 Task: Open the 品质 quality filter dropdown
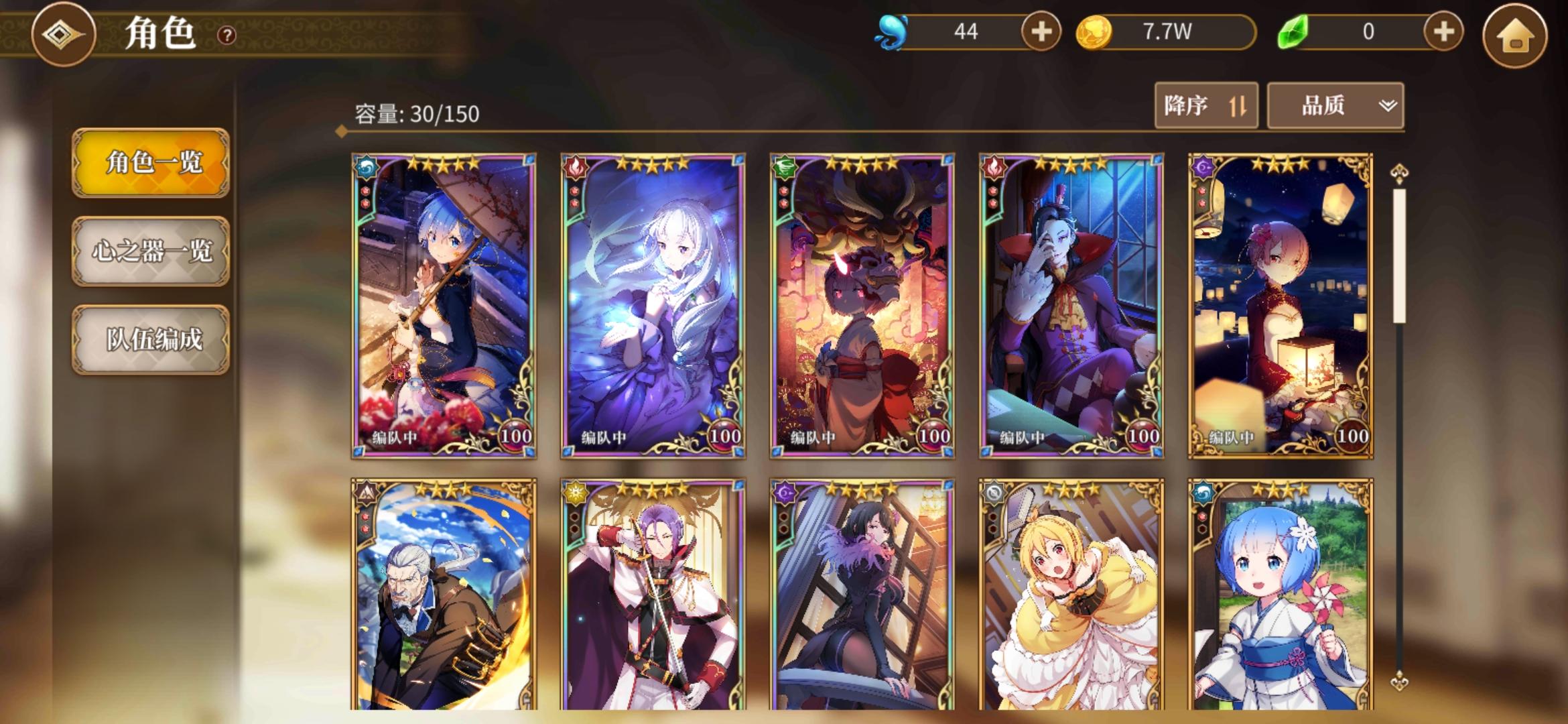tap(1334, 105)
